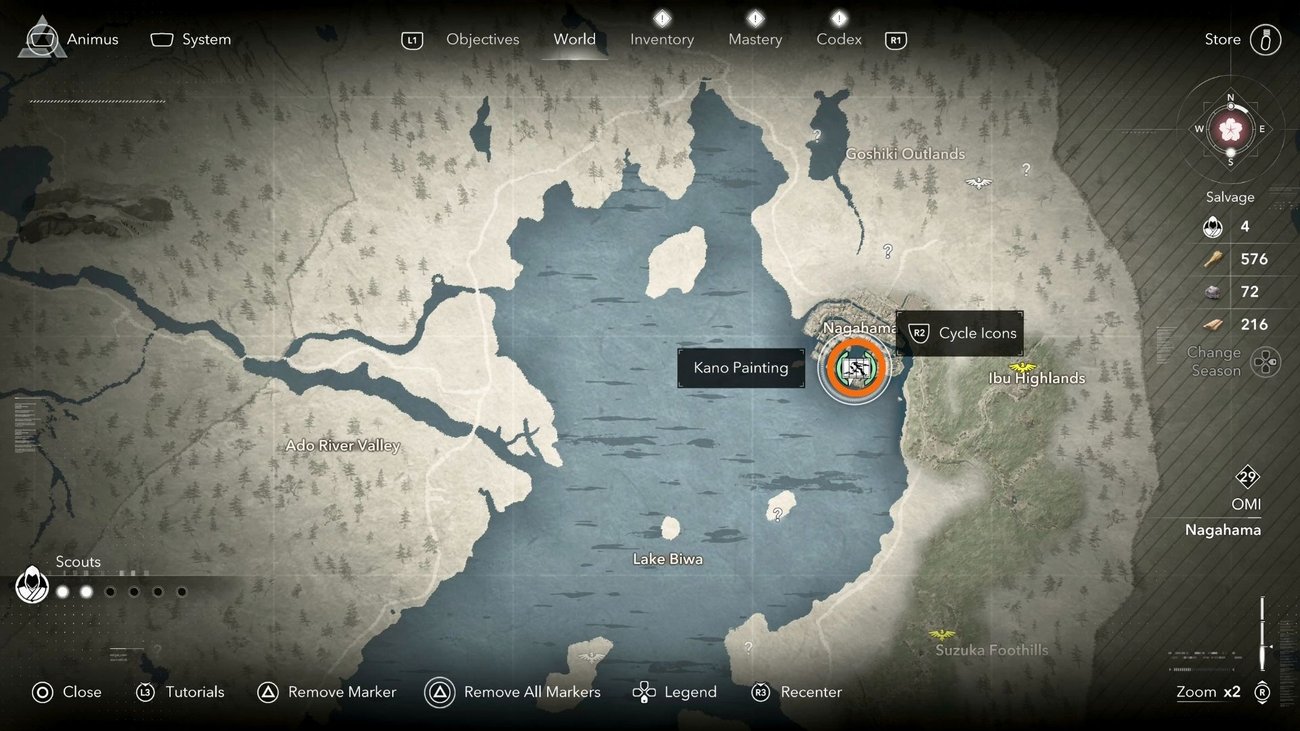Go to the Mastery tab
1300x731 pixels.
(x=755, y=40)
